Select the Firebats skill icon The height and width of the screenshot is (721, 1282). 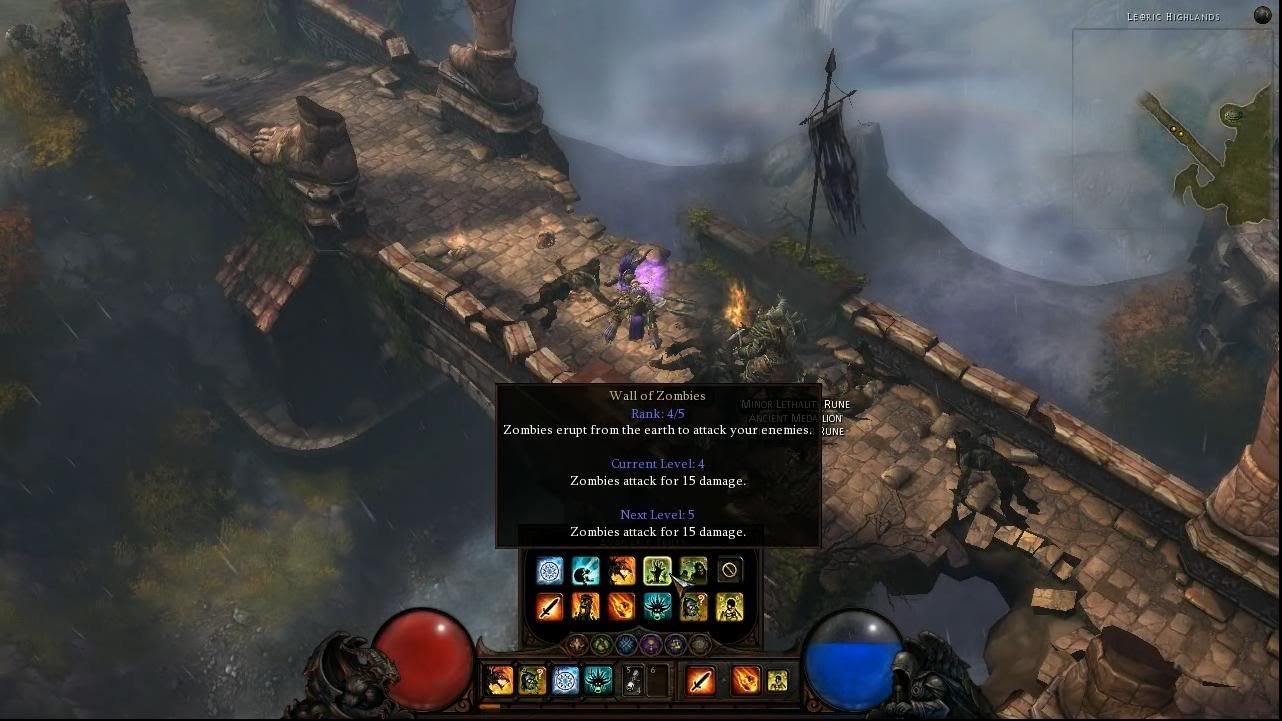620,570
